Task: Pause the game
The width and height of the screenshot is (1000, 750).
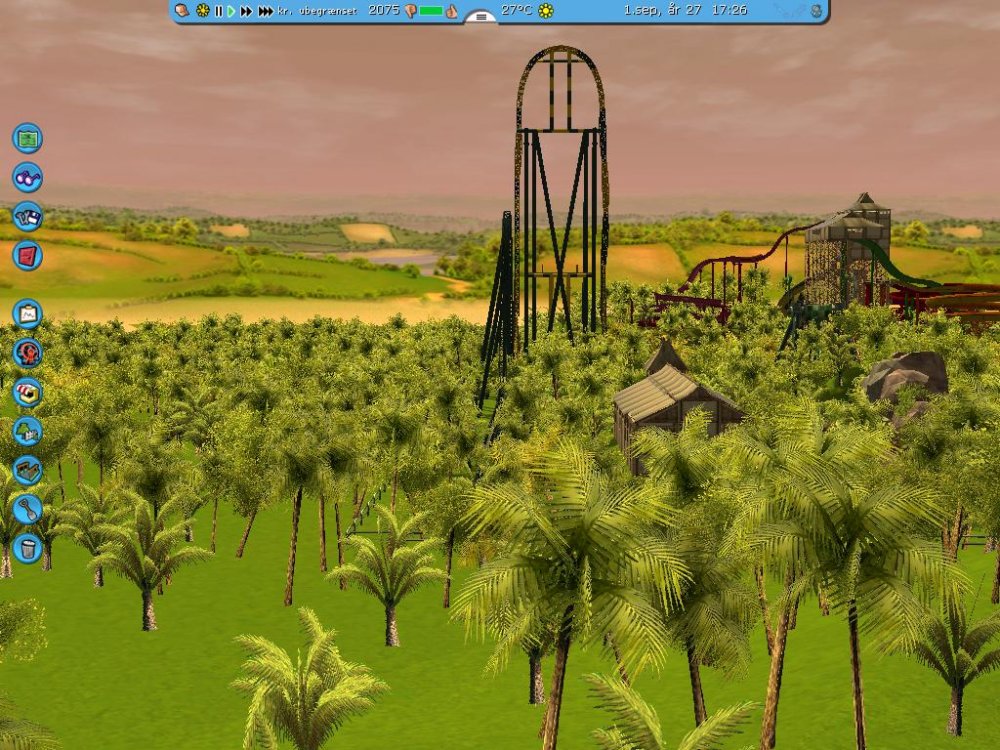Action: click(x=218, y=10)
